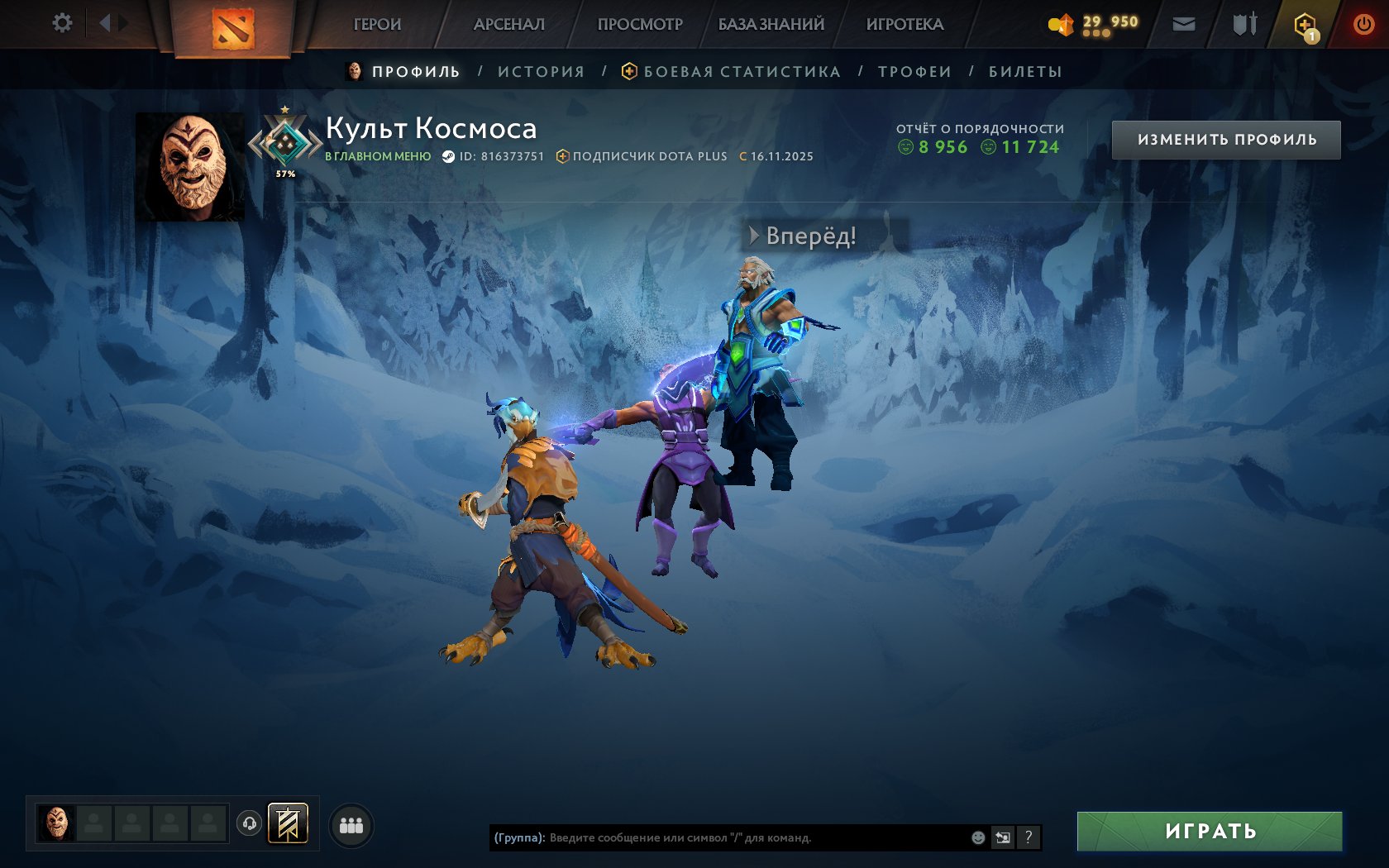Click the screenshot sharing icon beside chat
Image resolution: width=1389 pixels, height=868 pixels.
[1004, 836]
